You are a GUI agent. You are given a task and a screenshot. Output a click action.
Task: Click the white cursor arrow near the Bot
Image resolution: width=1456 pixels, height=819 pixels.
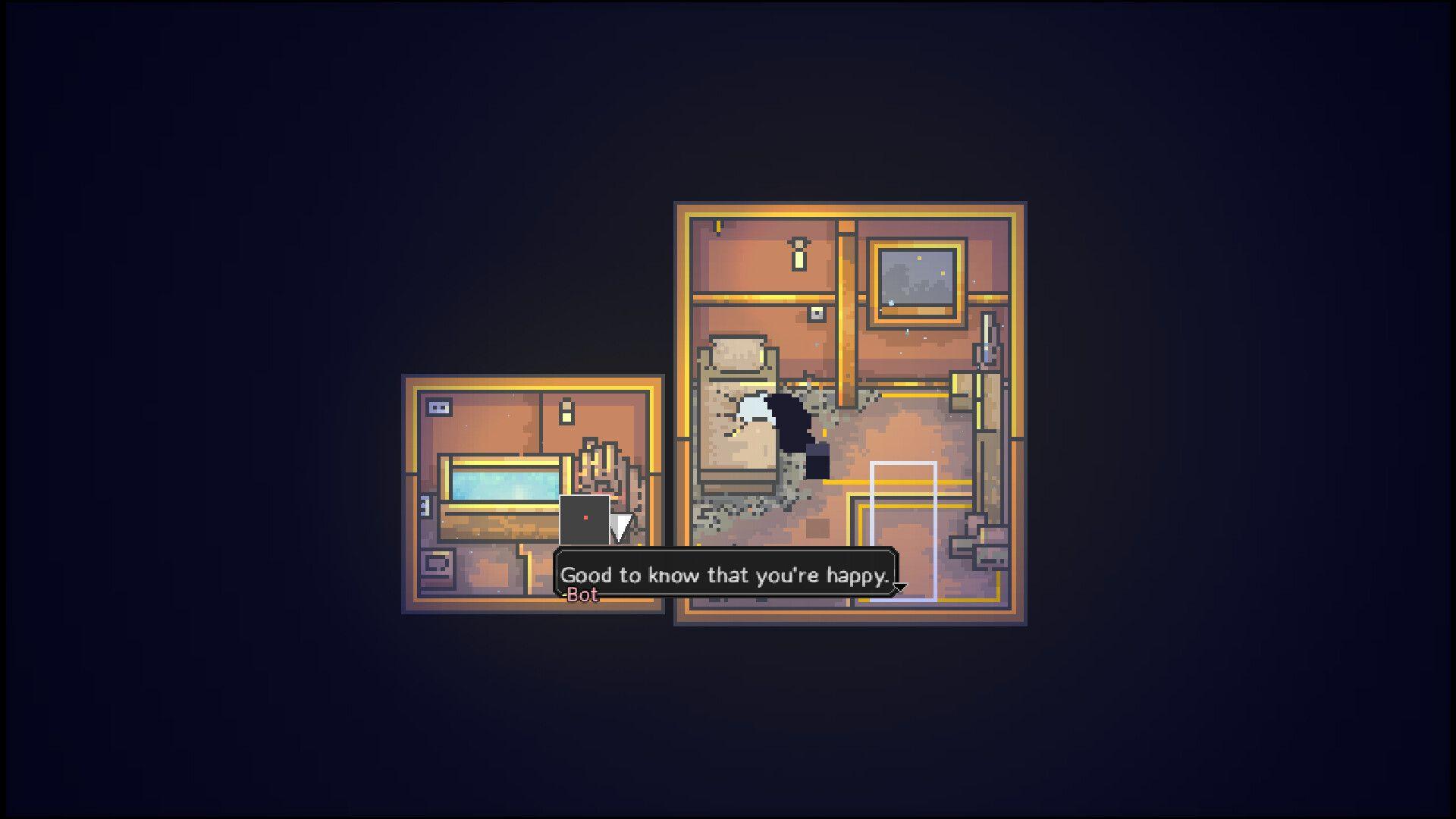coord(619,526)
